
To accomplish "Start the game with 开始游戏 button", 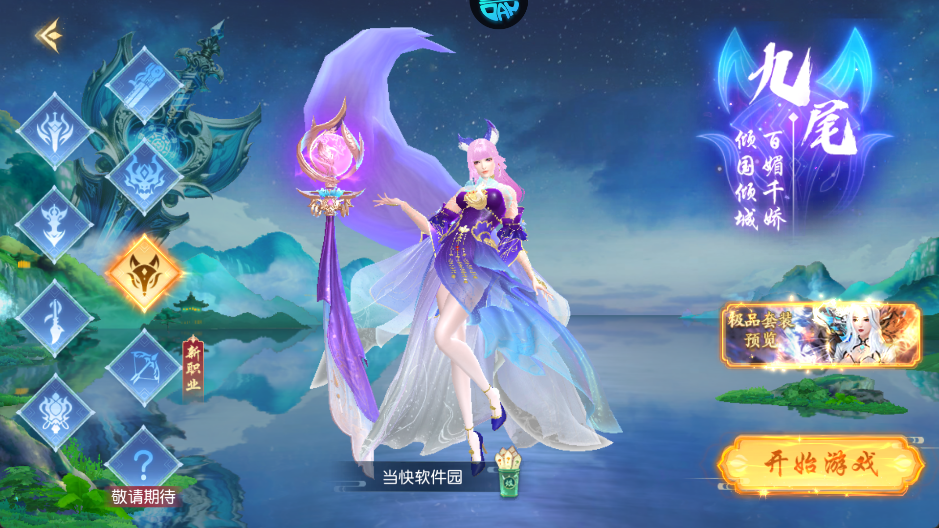I will point(819,465).
